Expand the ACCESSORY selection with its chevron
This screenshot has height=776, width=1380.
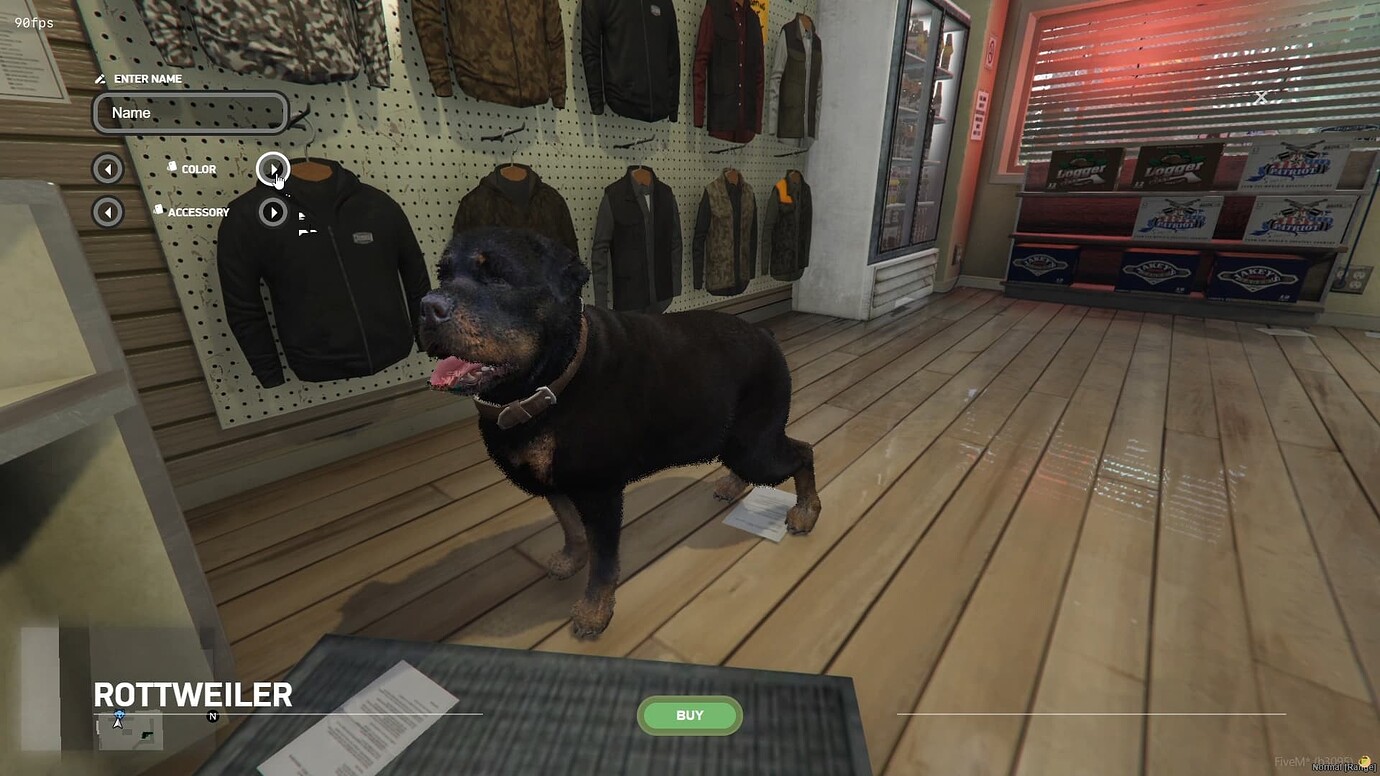[x=273, y=212]
